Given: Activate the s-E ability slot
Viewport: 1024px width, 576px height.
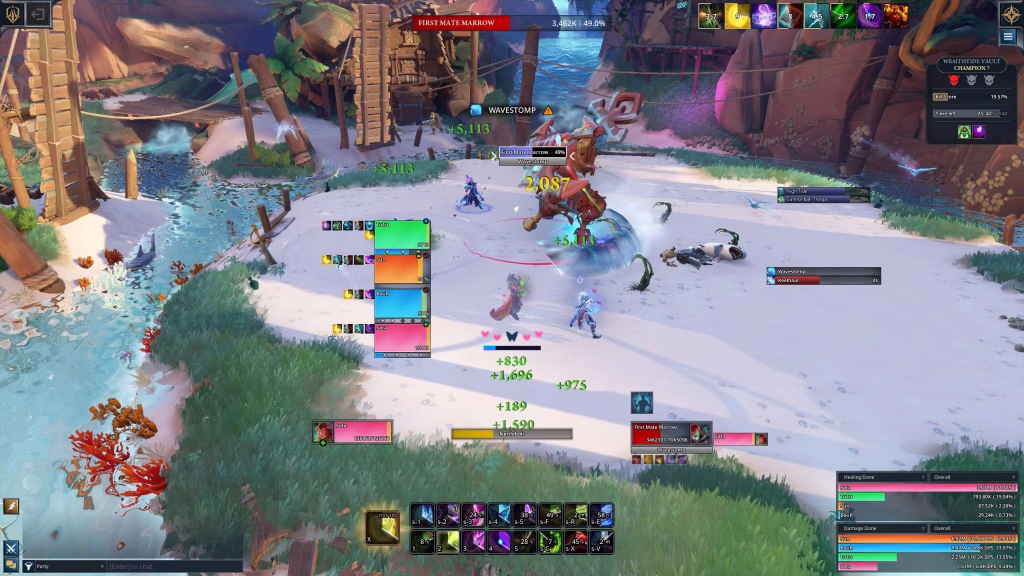Looking at the screenshot, I should click(601, 515).
